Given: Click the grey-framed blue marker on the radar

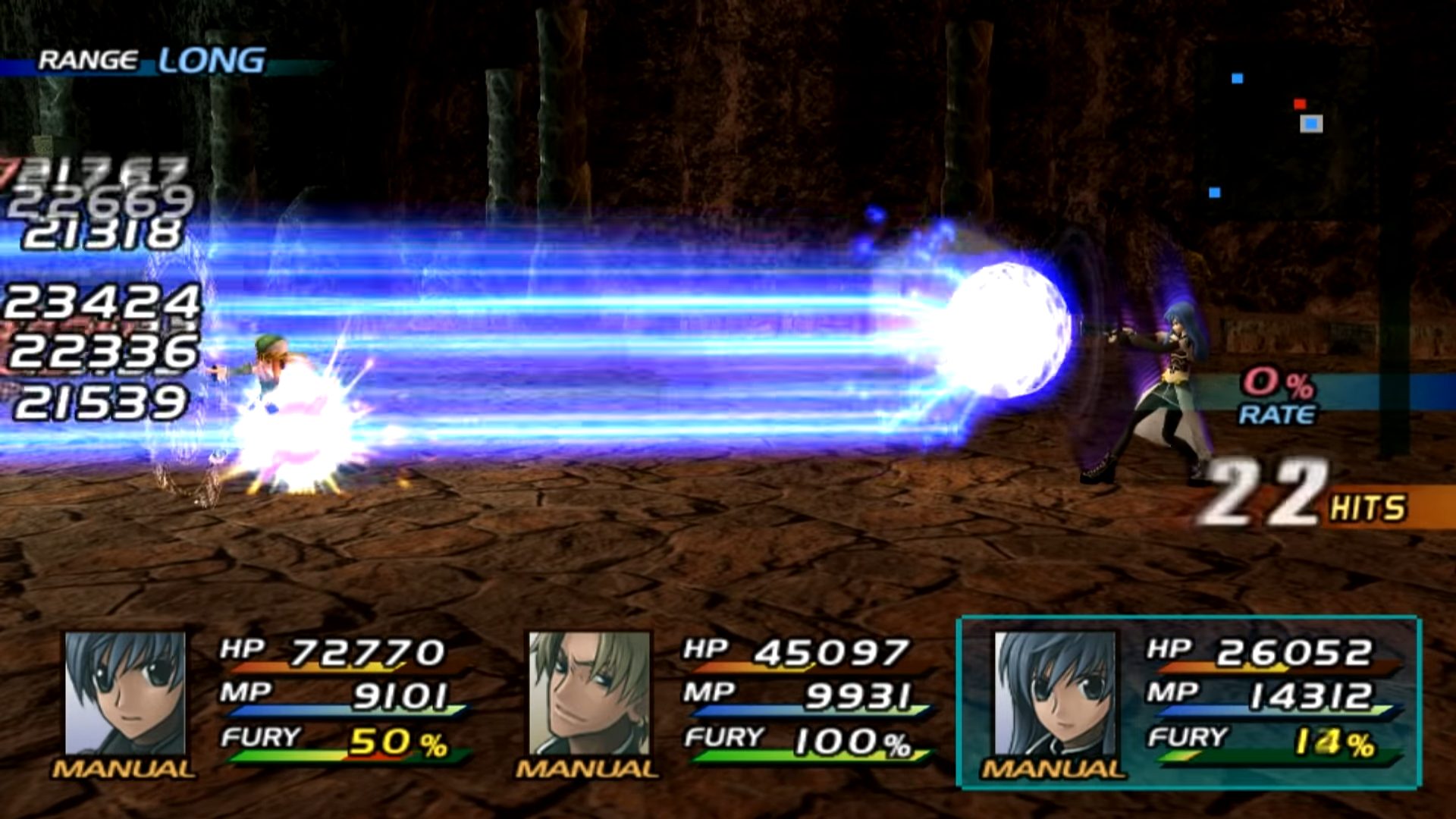Looking at the screenshot, I should [x=1311, y=124].
